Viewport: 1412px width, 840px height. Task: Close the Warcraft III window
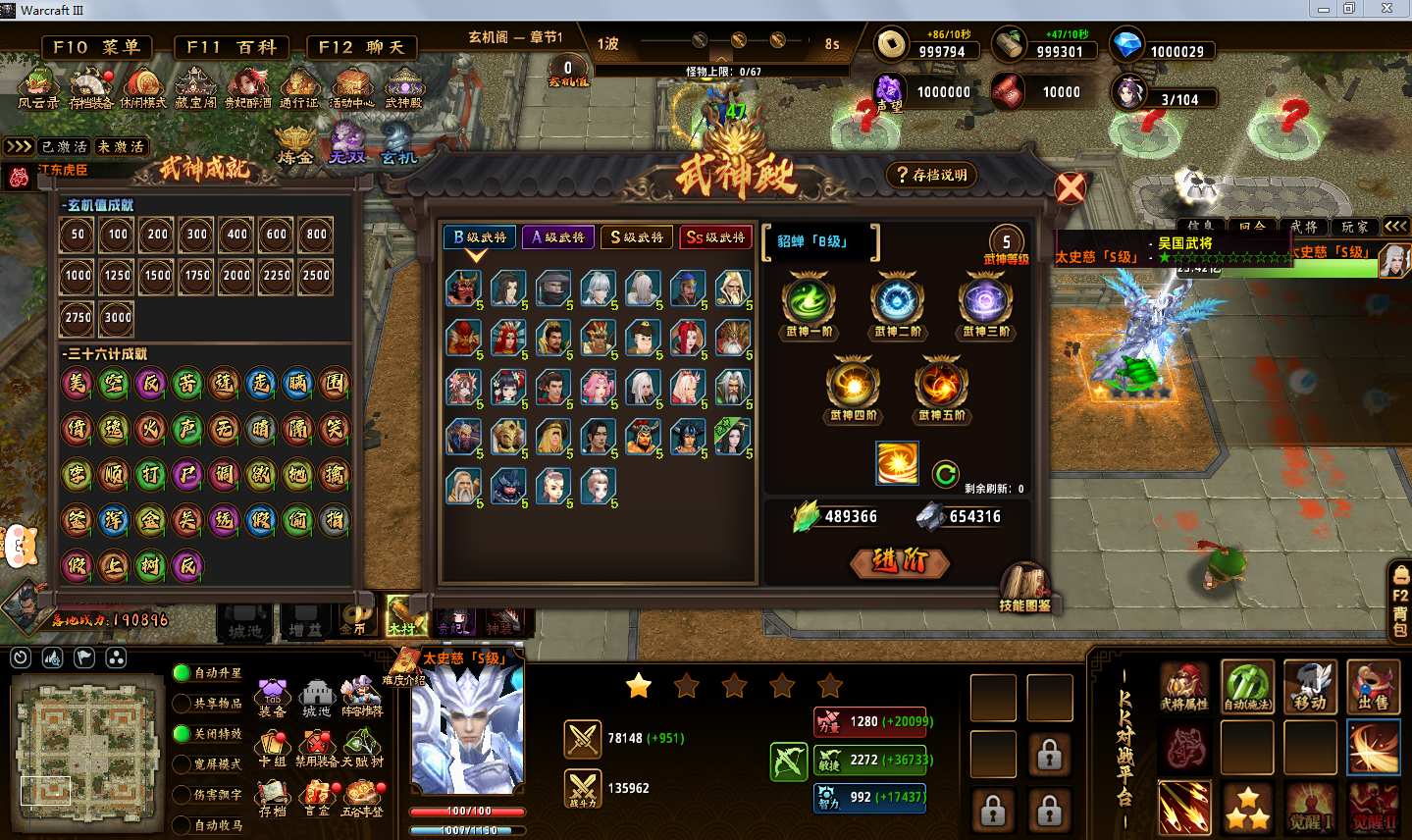coord(1386,9)
